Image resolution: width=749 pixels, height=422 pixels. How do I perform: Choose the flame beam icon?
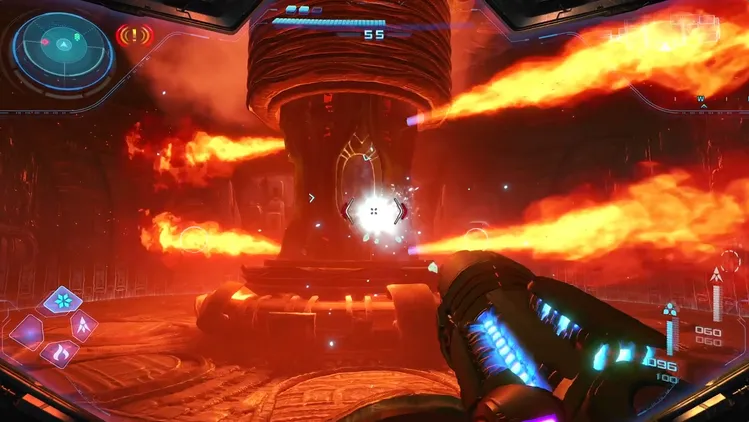point(59,353)
